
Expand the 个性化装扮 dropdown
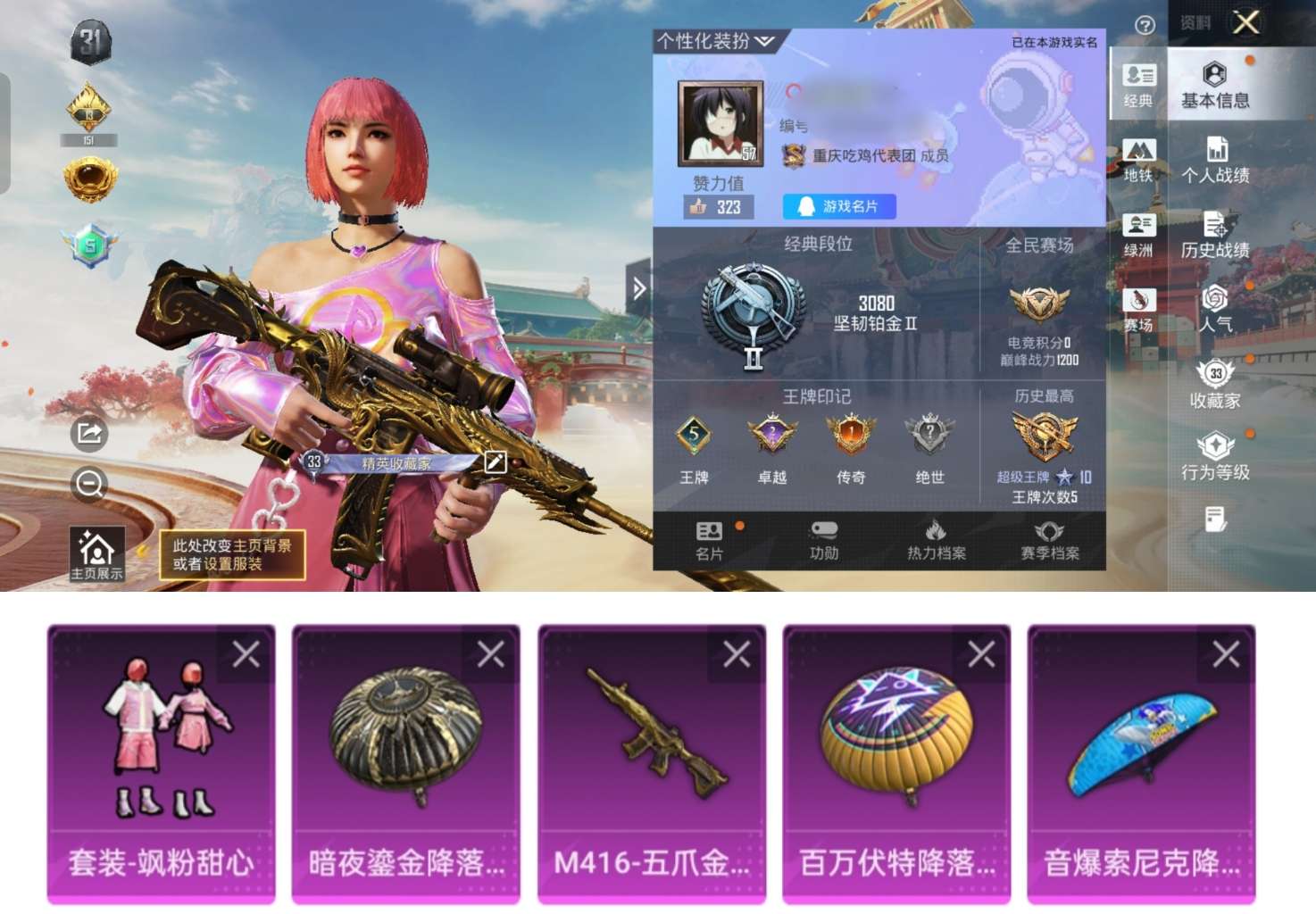[710, 40]
